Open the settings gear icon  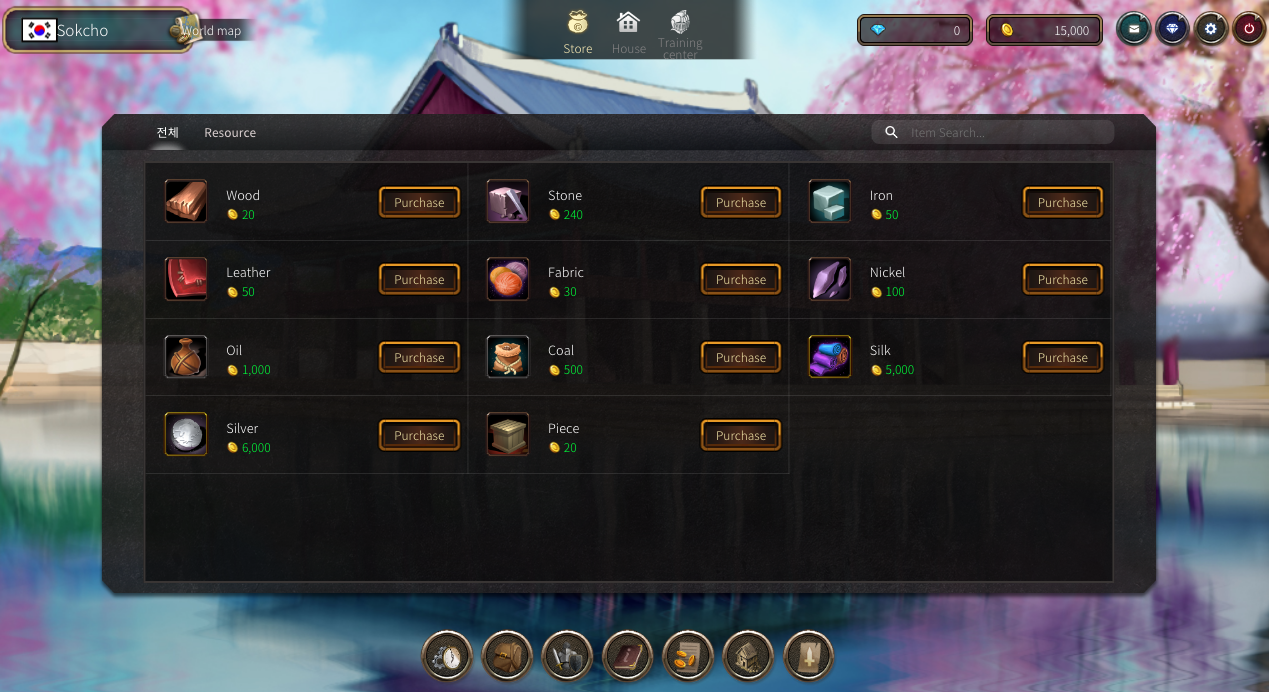pos(1211,29)
